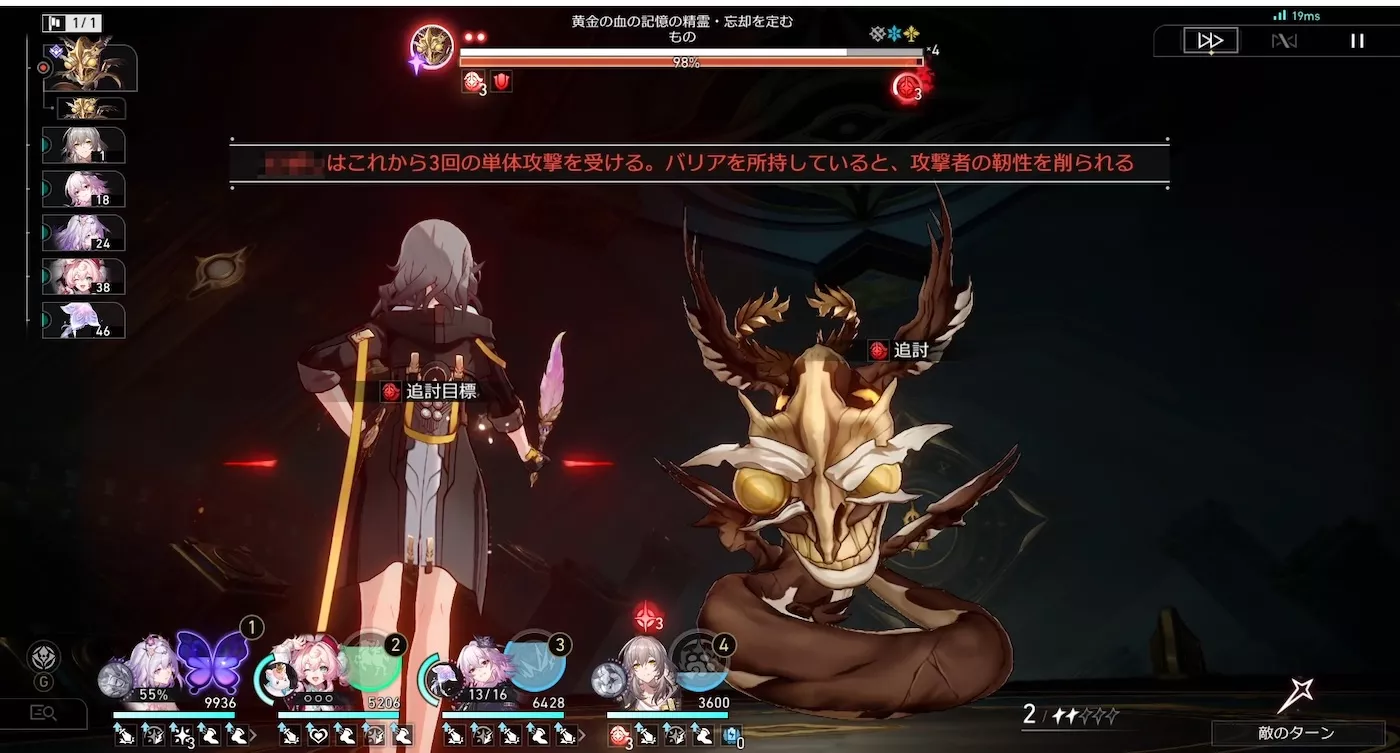Pause the battle
Image resolution: width=1400 pixels, height=753 pixels.
tap(1357, 40)
